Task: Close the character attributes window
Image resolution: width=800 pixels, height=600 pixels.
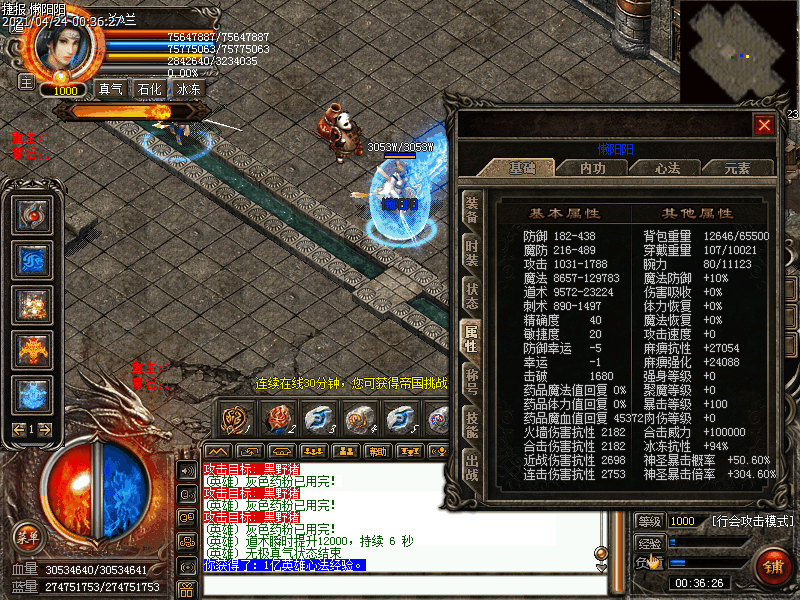Action: point(764,125)
